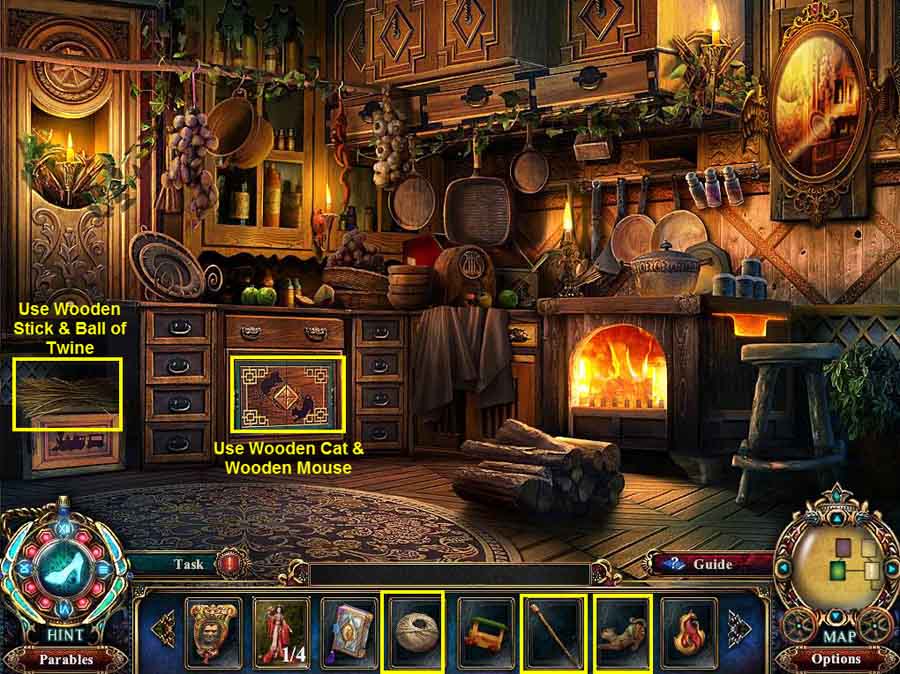
Task: Open the Parables menu
Action: pos(66,659)
